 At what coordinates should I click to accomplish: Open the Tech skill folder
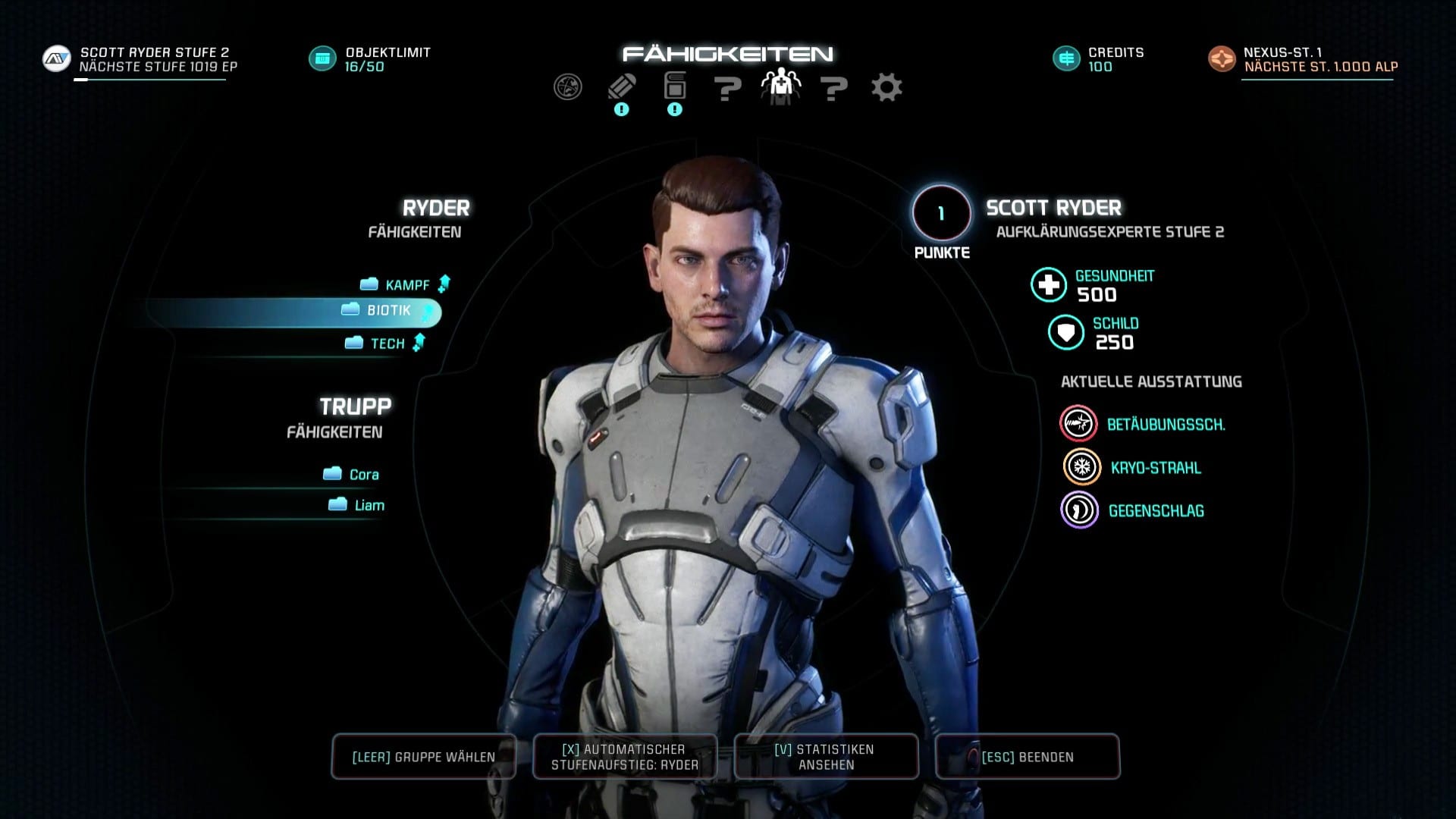coord(386,344)
